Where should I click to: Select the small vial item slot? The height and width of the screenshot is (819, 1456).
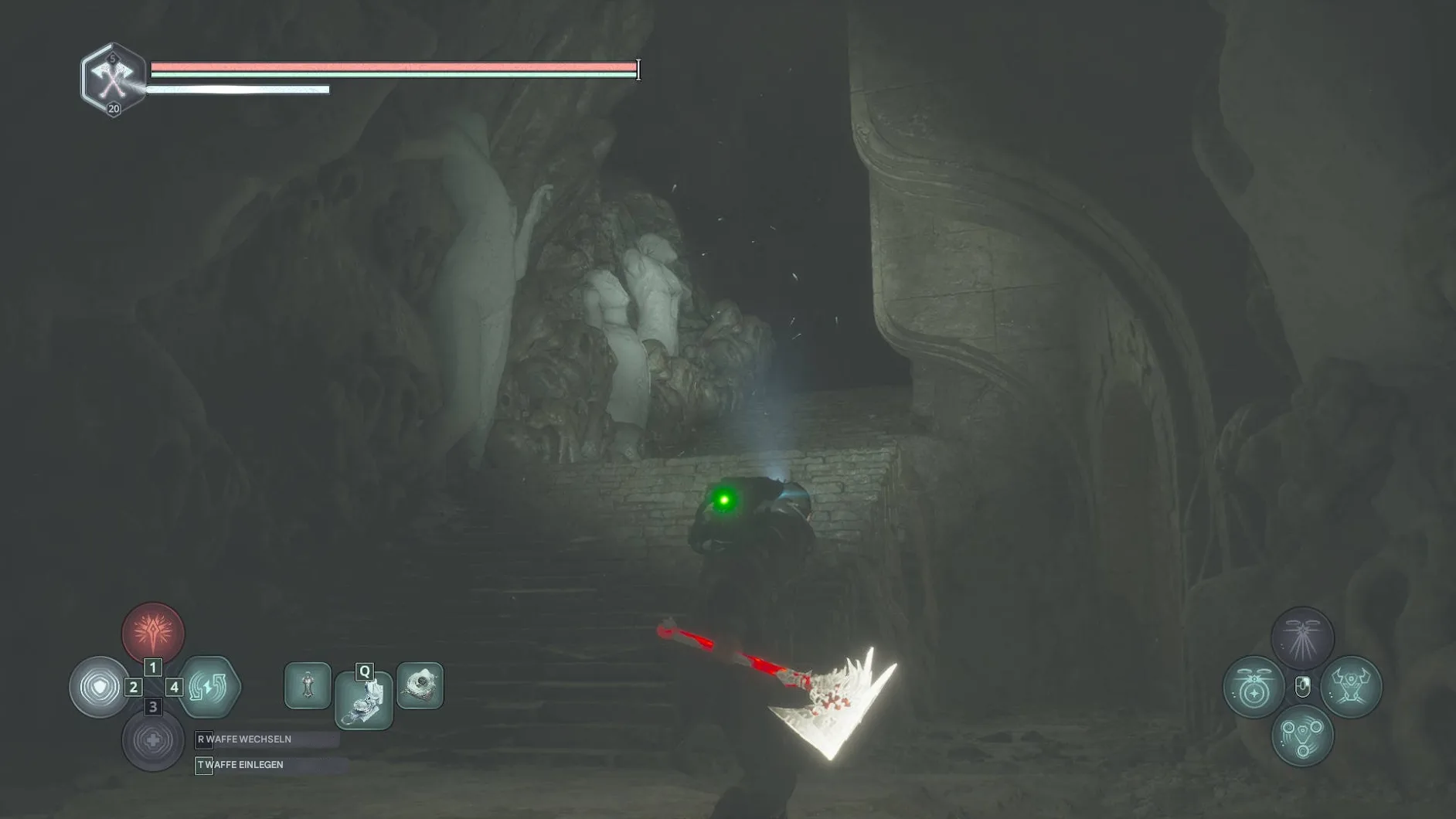[308, 685]
